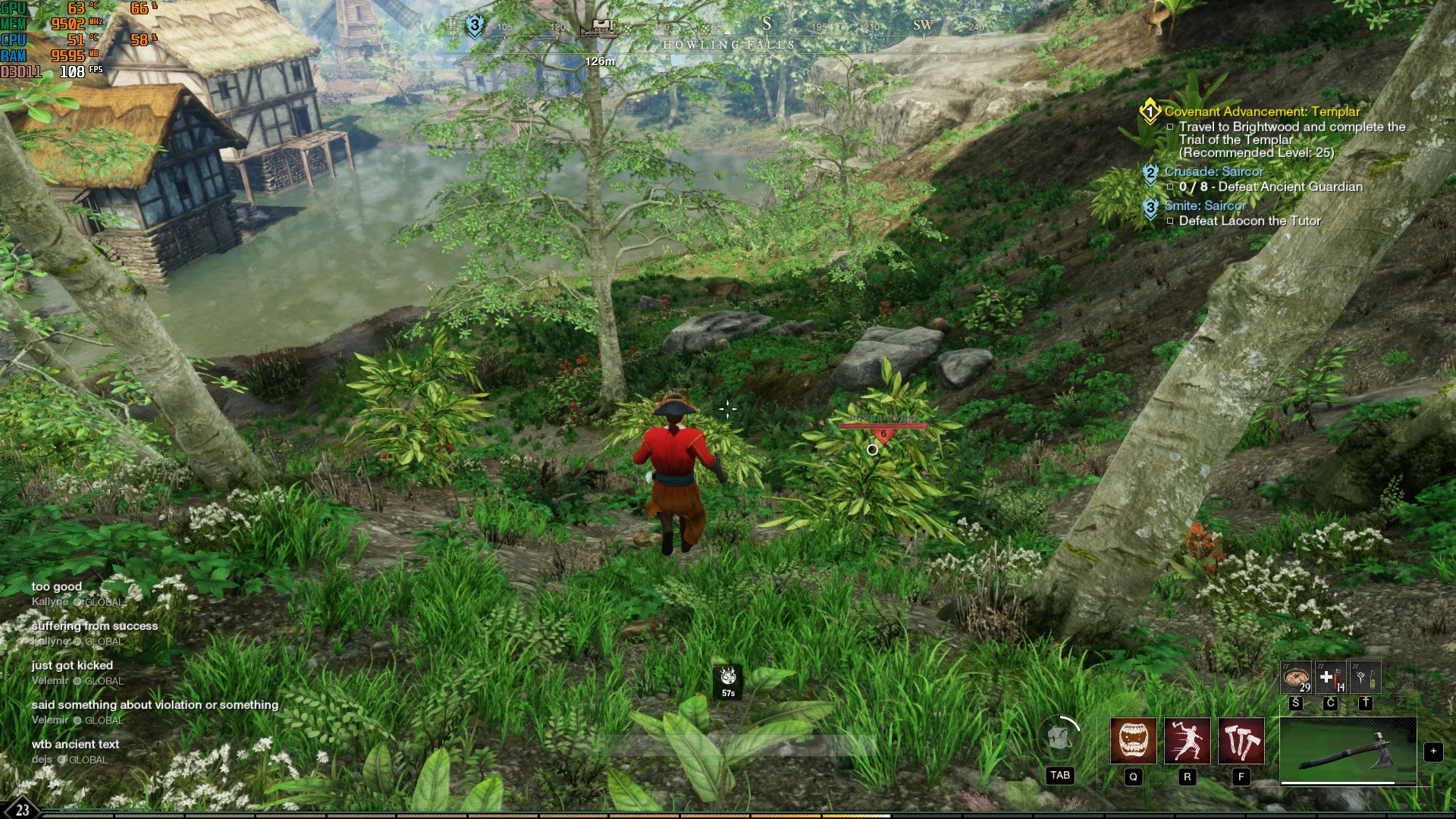Image resolution: width=1456 pixels, height=819 pixels.
Task: Click the howl buff status icon
Action: click(x=728, y=676)
